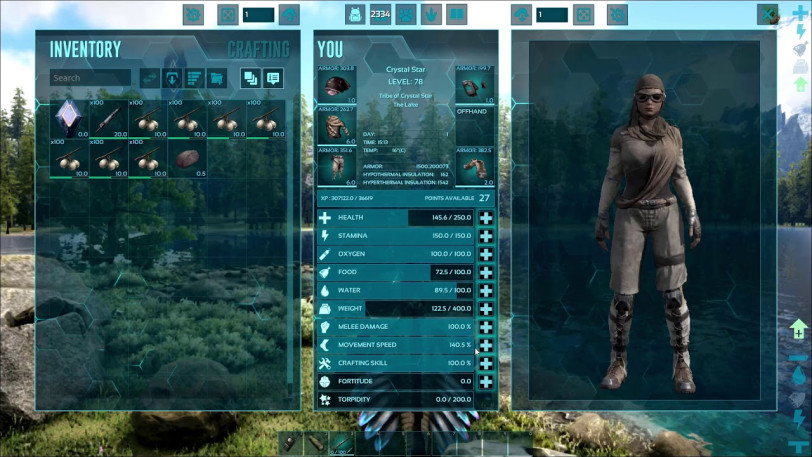Image resolution: width=812 pixels, height=457 pixels.
Task: Toggle the item tooltip display button
Action: [x=272, y=78]
